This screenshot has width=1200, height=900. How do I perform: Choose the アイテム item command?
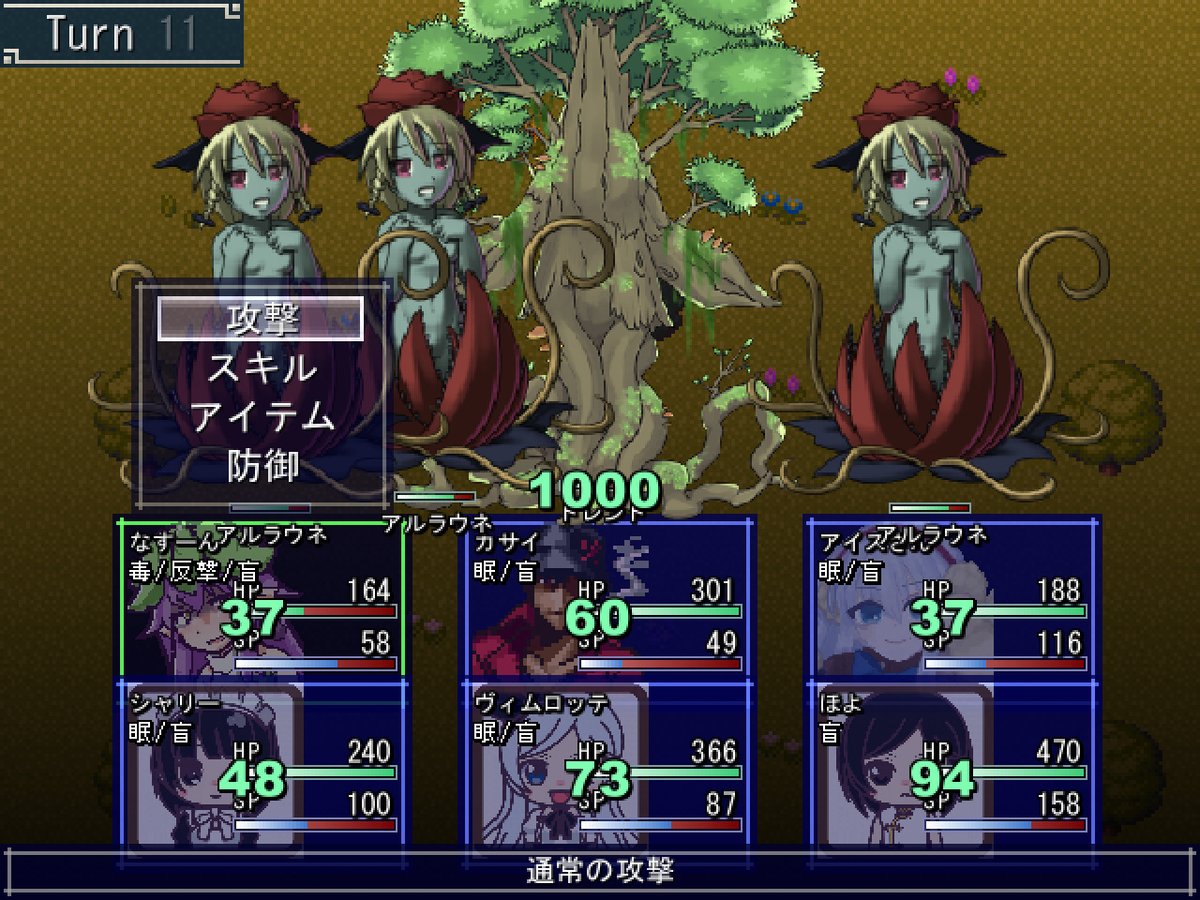[260, 416]
